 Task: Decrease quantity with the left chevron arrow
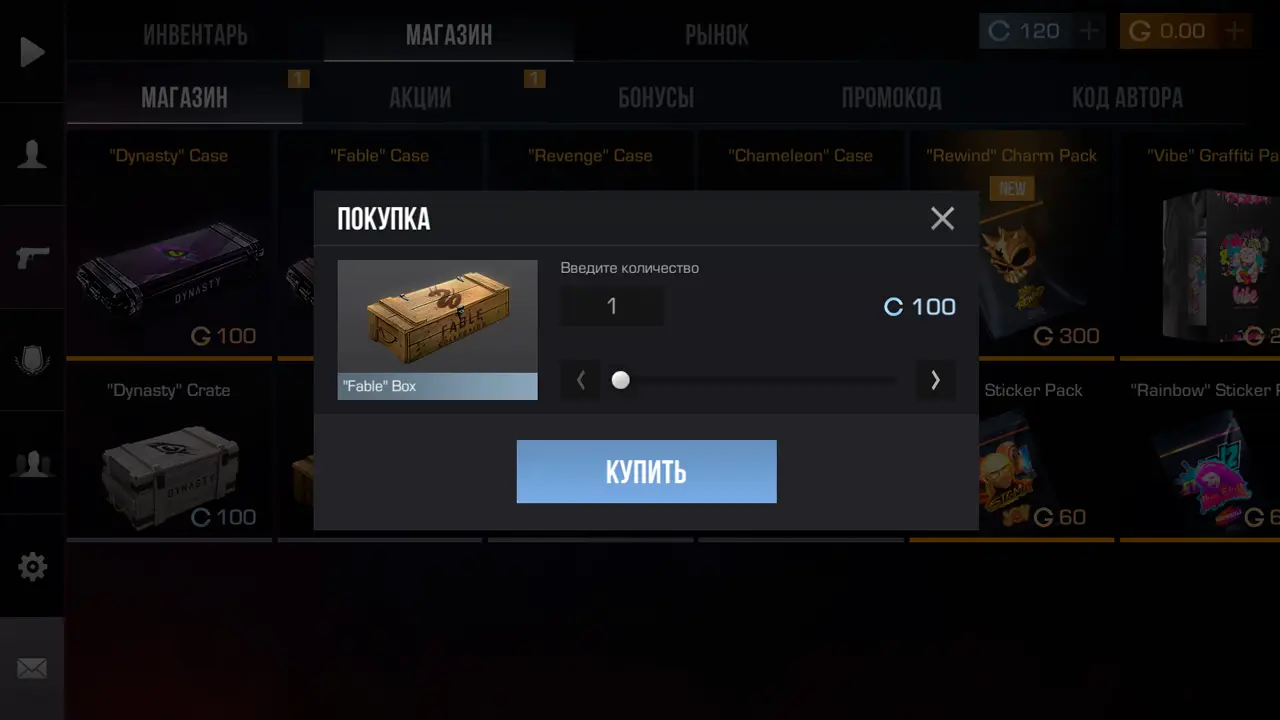(581, 380)
